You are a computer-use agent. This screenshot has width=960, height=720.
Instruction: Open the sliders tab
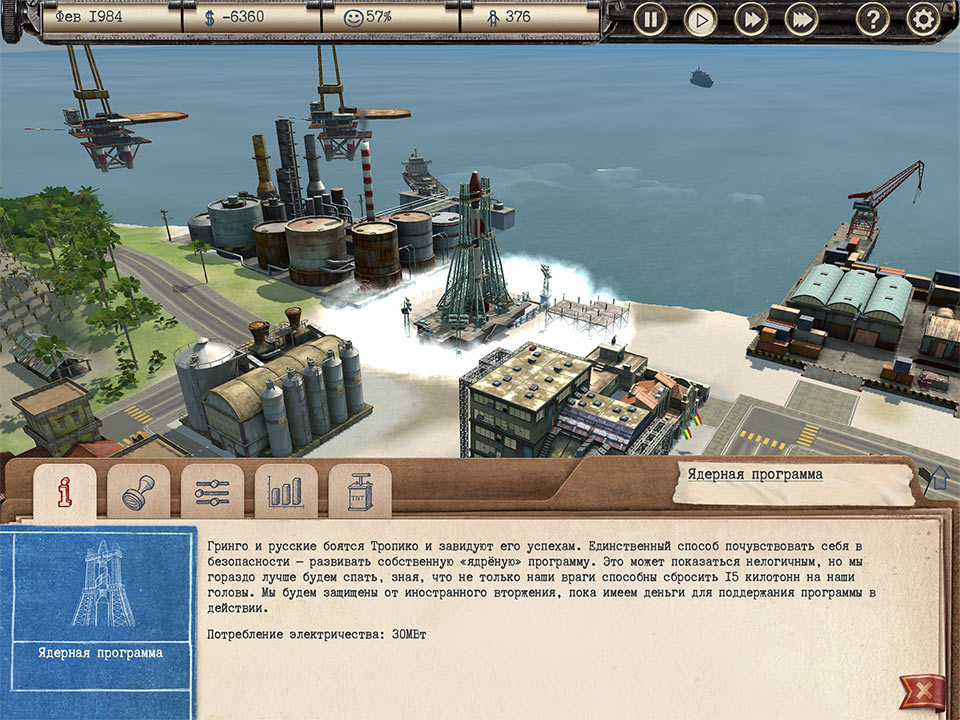pos(212,492)
